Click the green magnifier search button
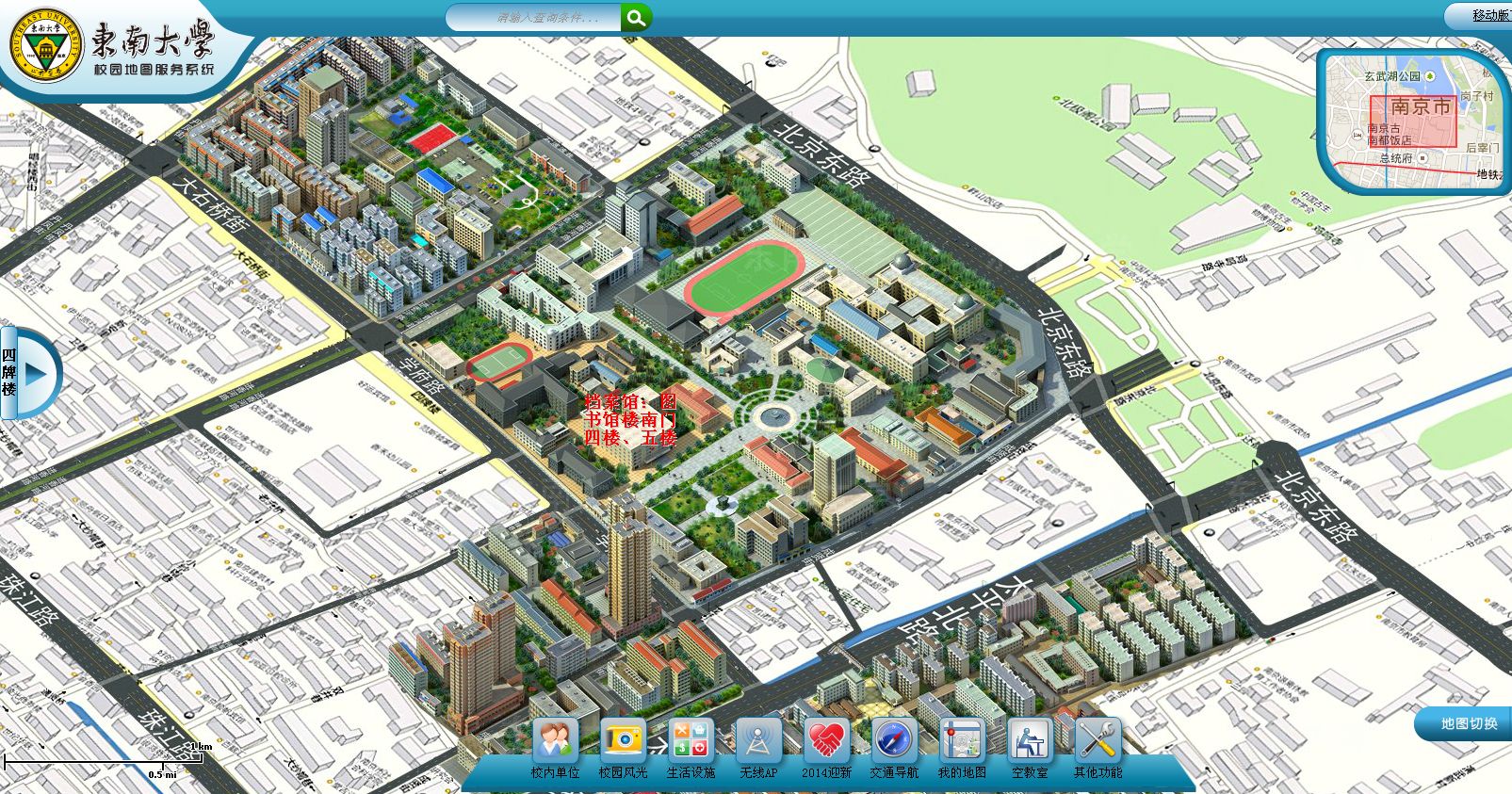This screenshot has height=794, width=1512. point(636,17)
